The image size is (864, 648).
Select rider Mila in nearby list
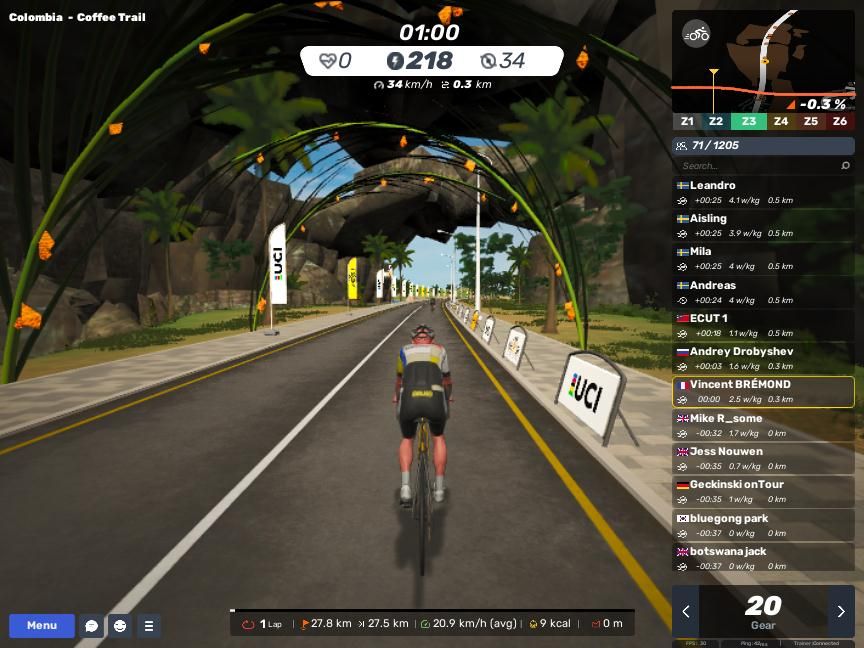(x=763, y=258)
